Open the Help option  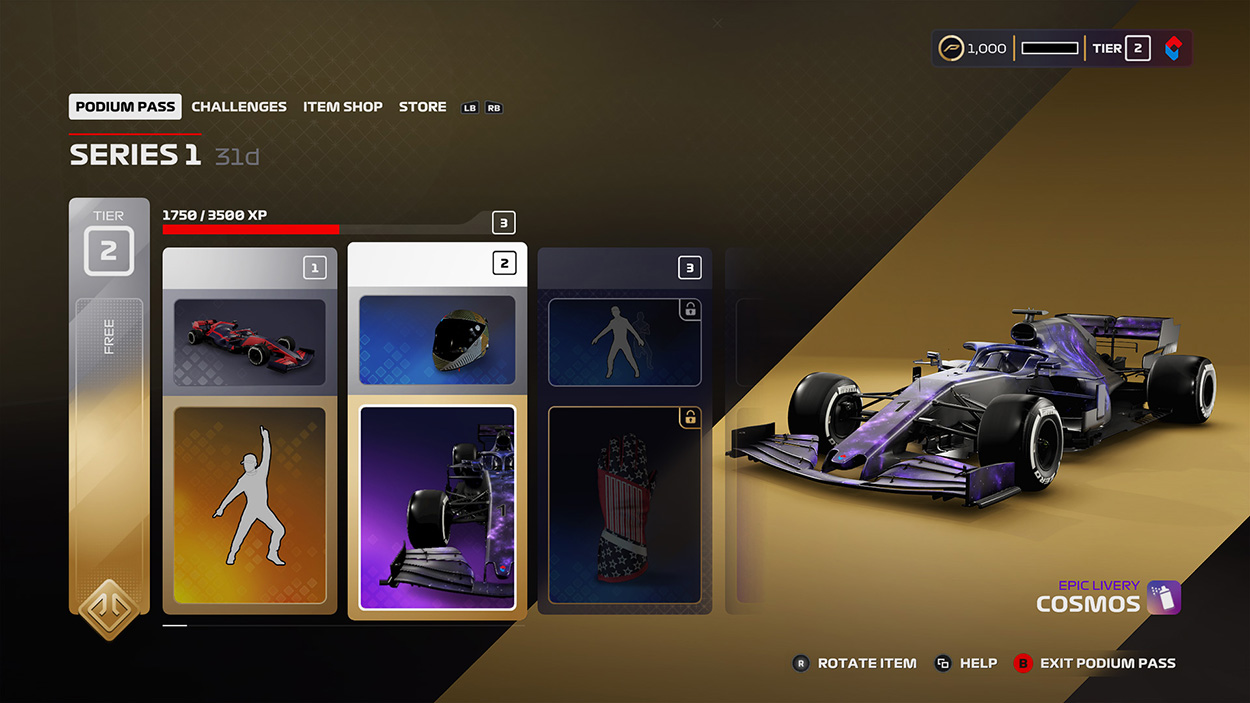tap(977, 663)
